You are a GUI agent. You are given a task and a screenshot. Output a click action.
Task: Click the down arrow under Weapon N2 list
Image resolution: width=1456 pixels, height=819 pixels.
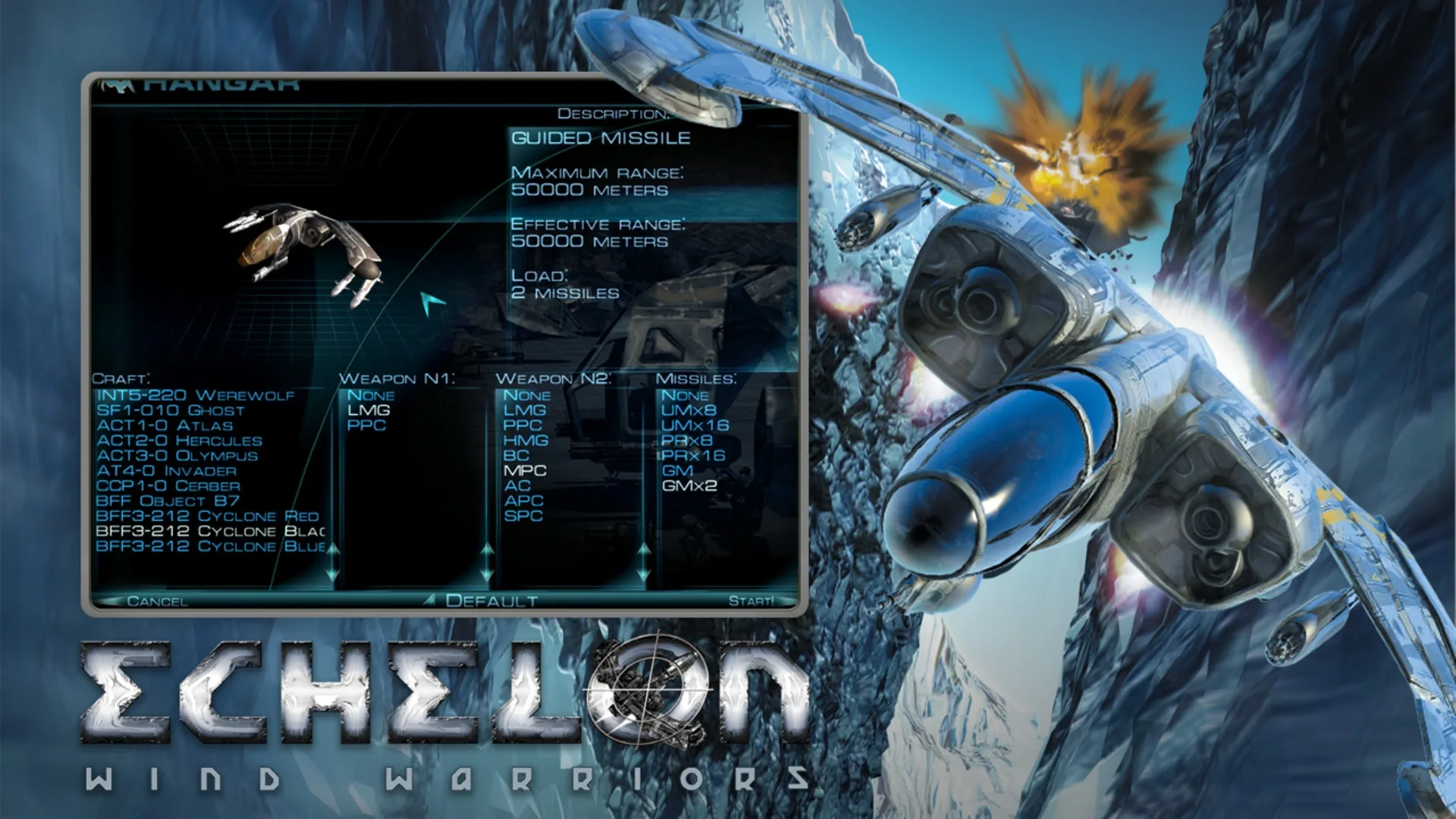[643, 575]
